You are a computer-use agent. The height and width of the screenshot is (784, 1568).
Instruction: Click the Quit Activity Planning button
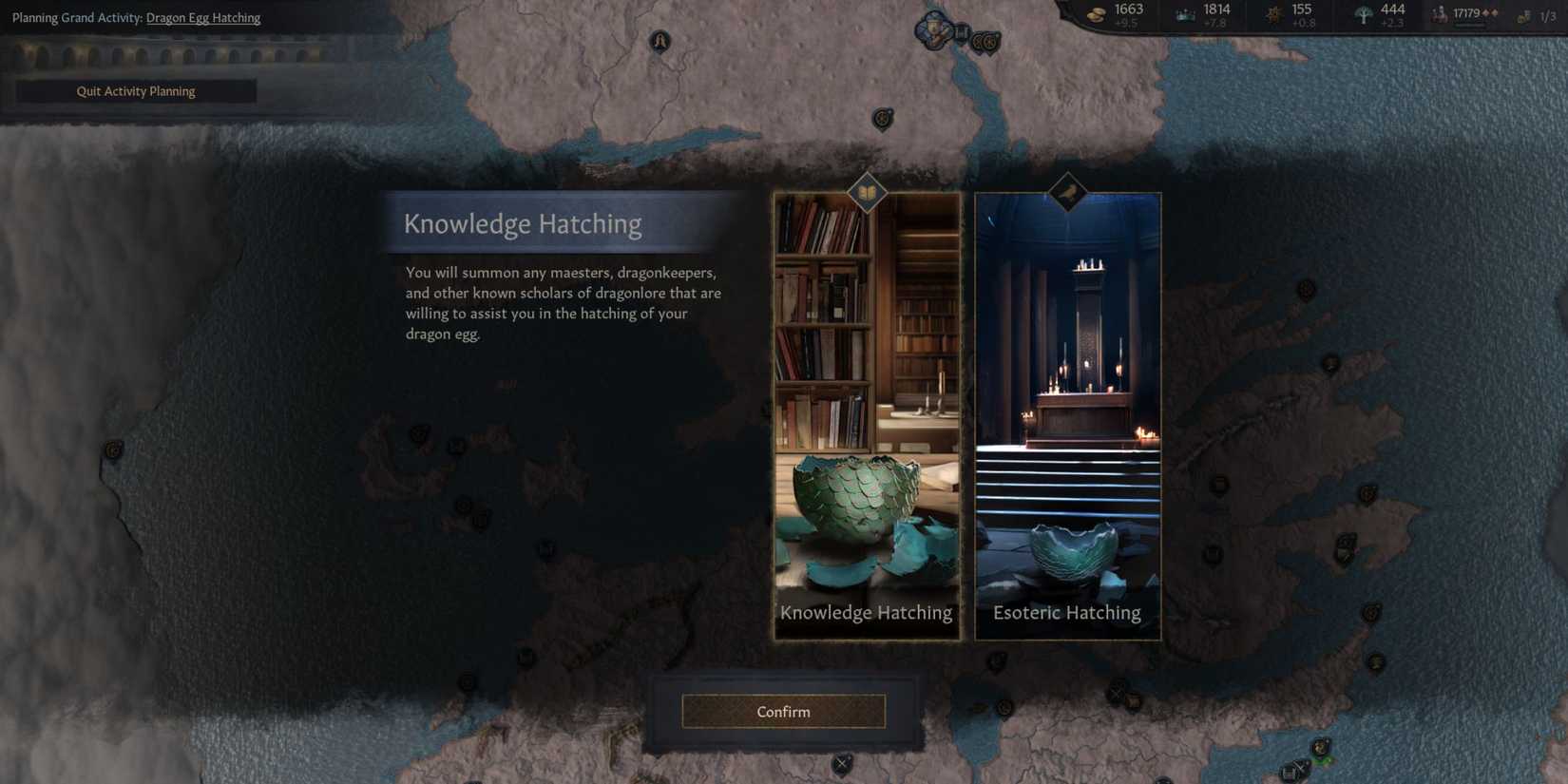(x=135, y=90)
